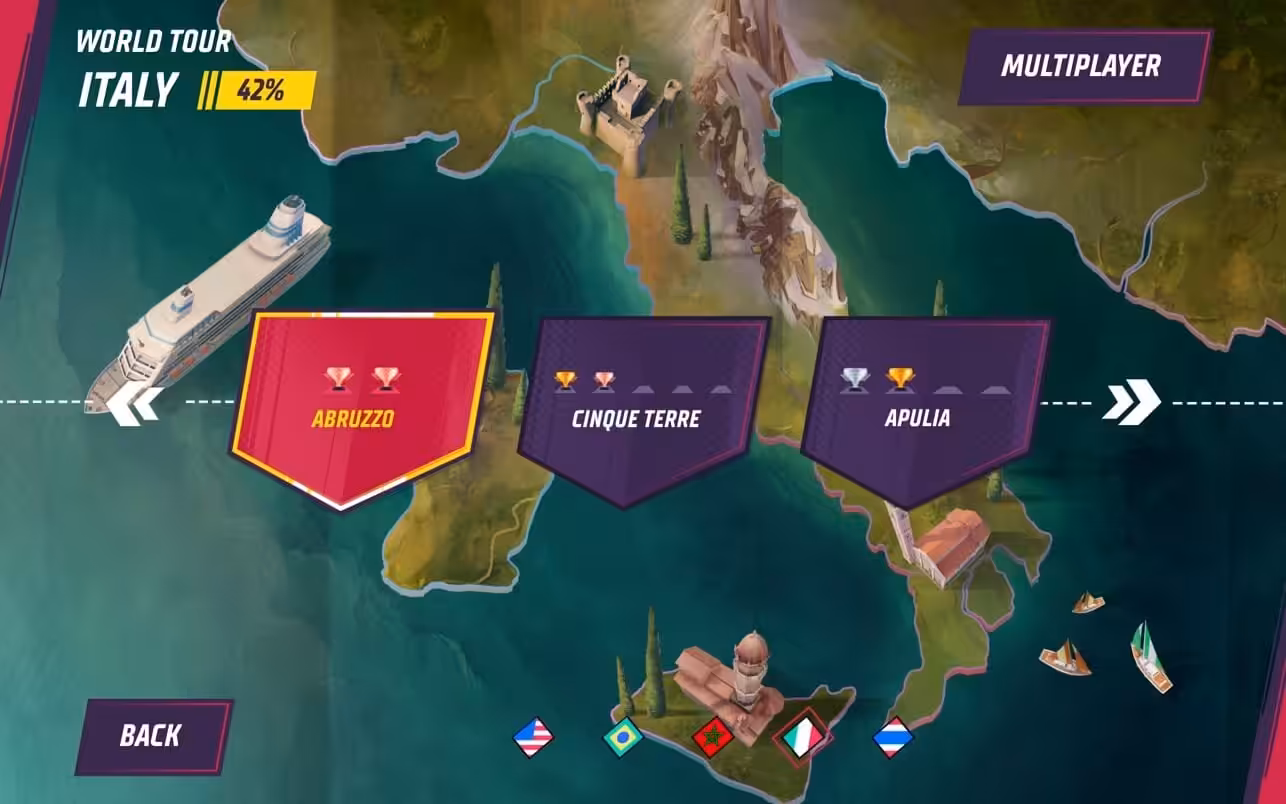Pick the Apulia stage tile
This screenshot has width=1286, height=804.
pos(920,410)
